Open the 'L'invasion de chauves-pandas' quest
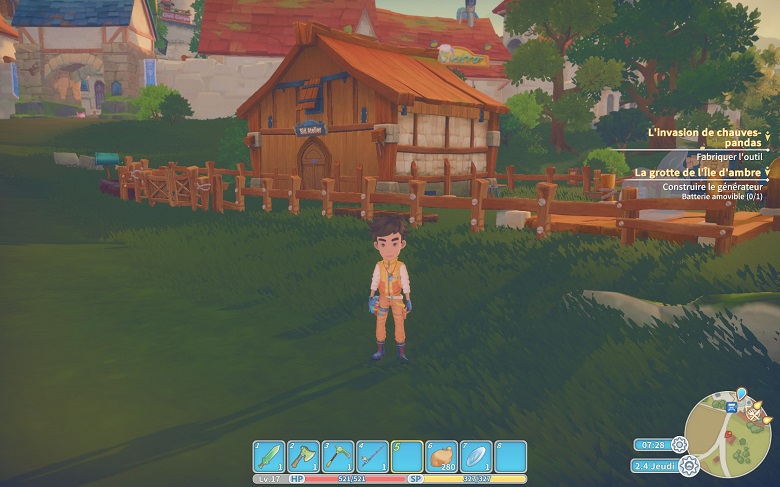The height and width of the screenshot is (487, 780). pos(704,137)
